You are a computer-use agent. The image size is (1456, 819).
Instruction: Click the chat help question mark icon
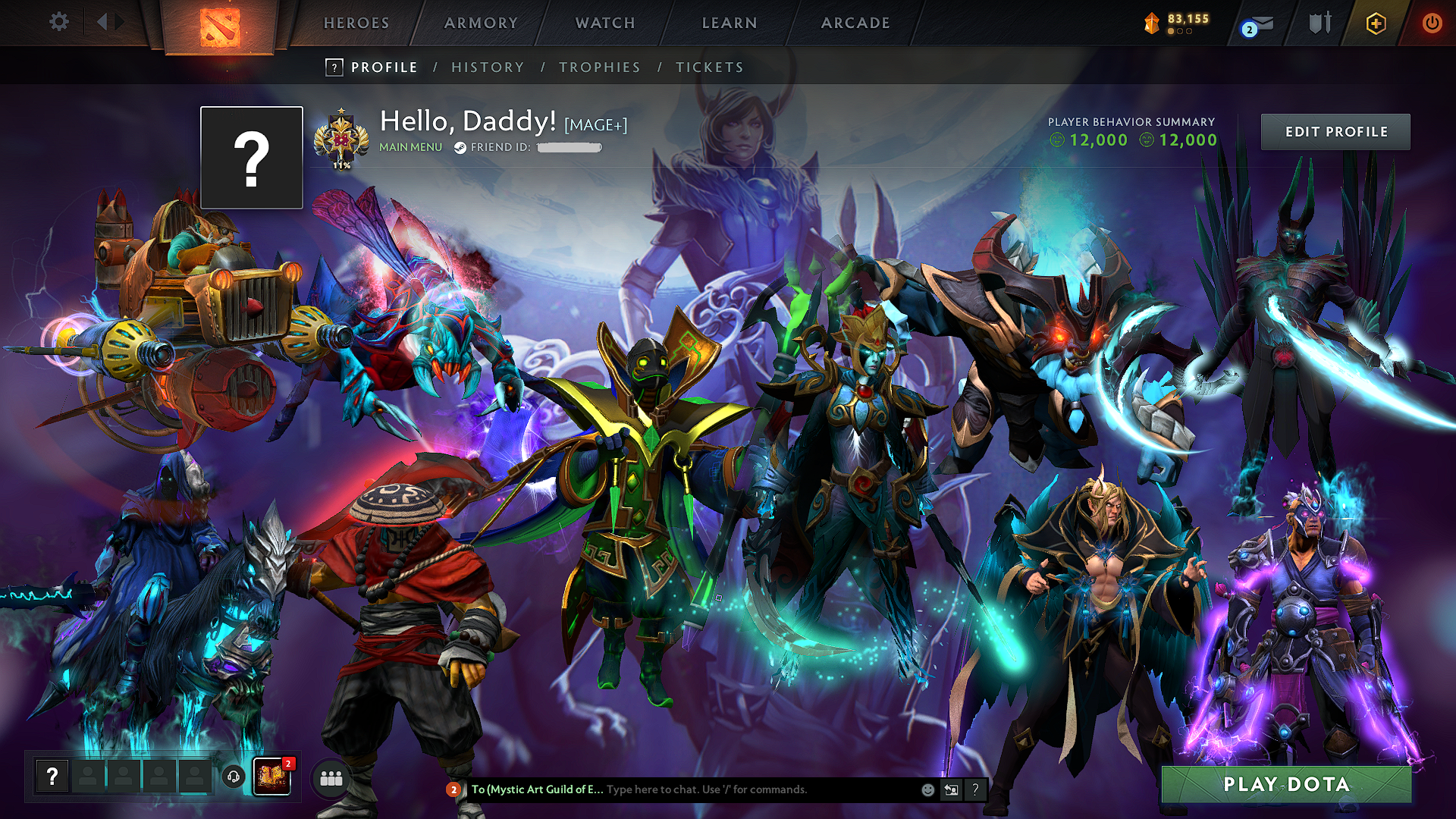tap(976, 789)
